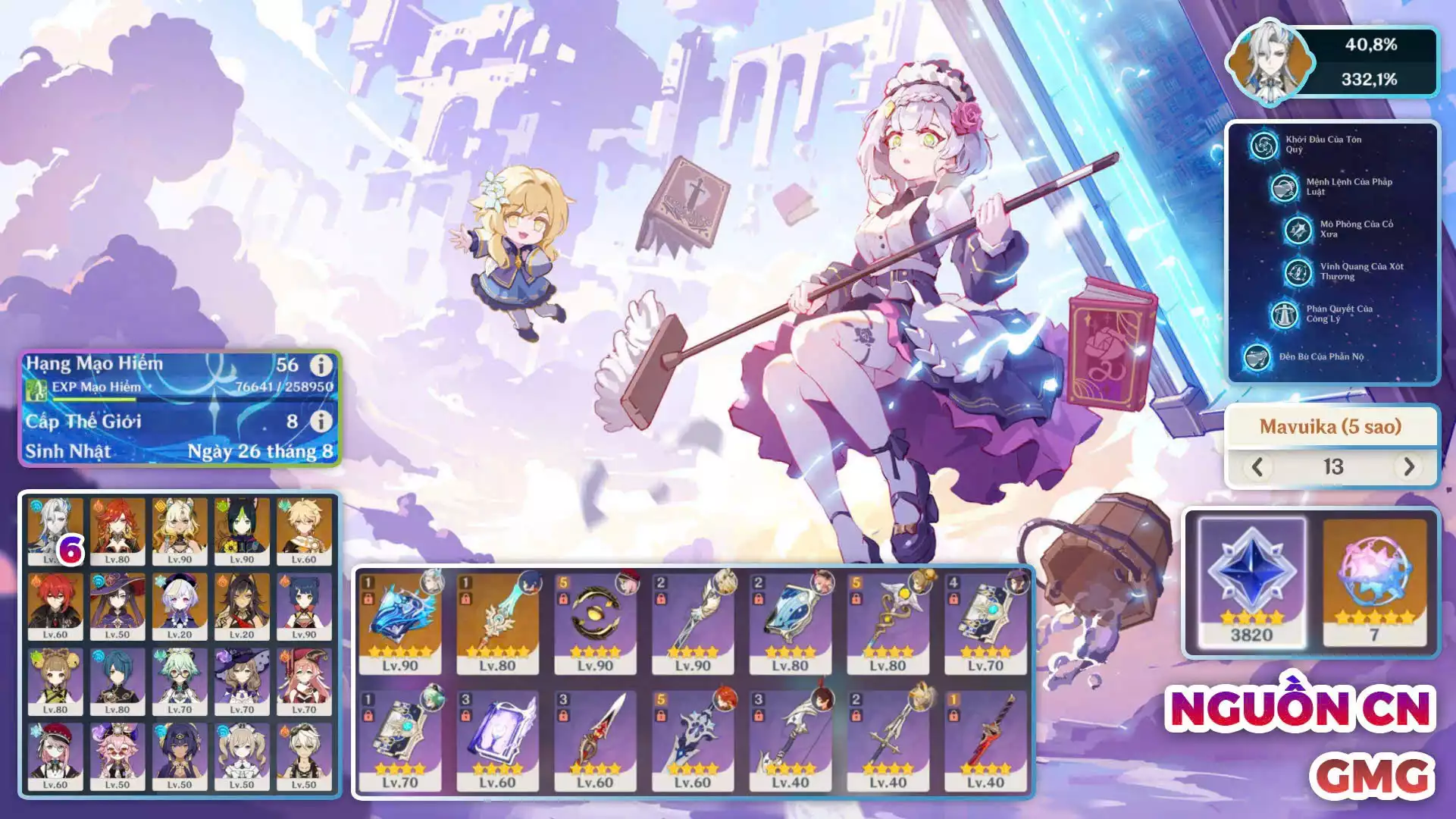Open the Adventure Rank info icon
1456x819 pixels.
pyautogui.click(x=321, y=366)
